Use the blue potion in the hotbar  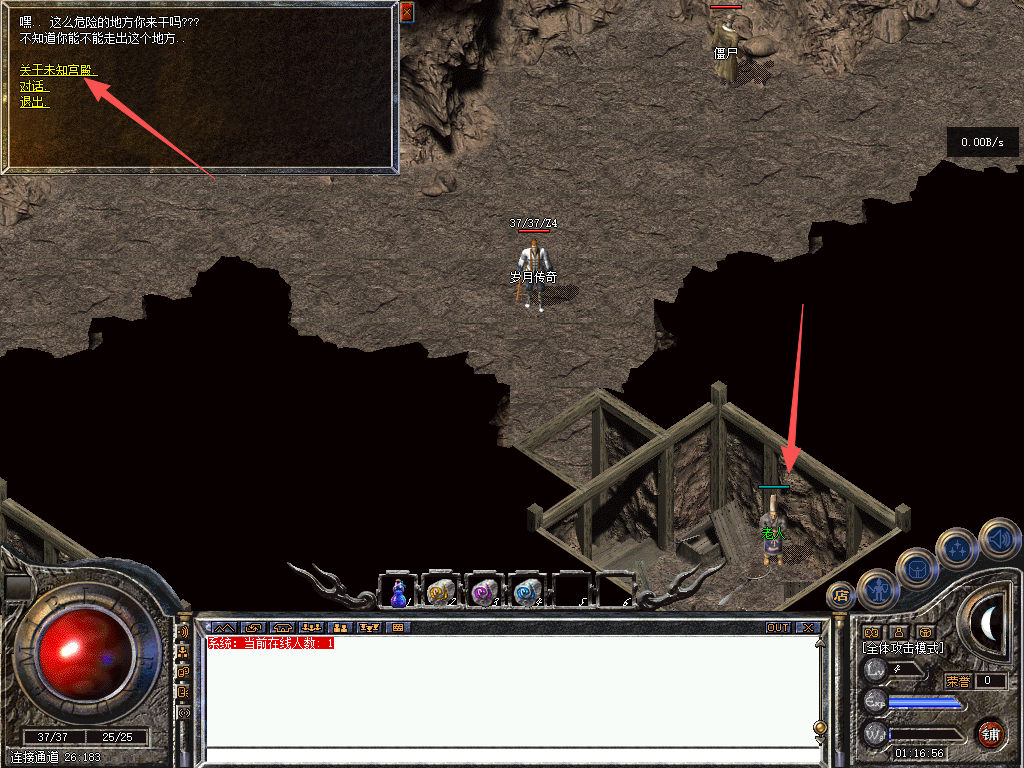(399, 593)
